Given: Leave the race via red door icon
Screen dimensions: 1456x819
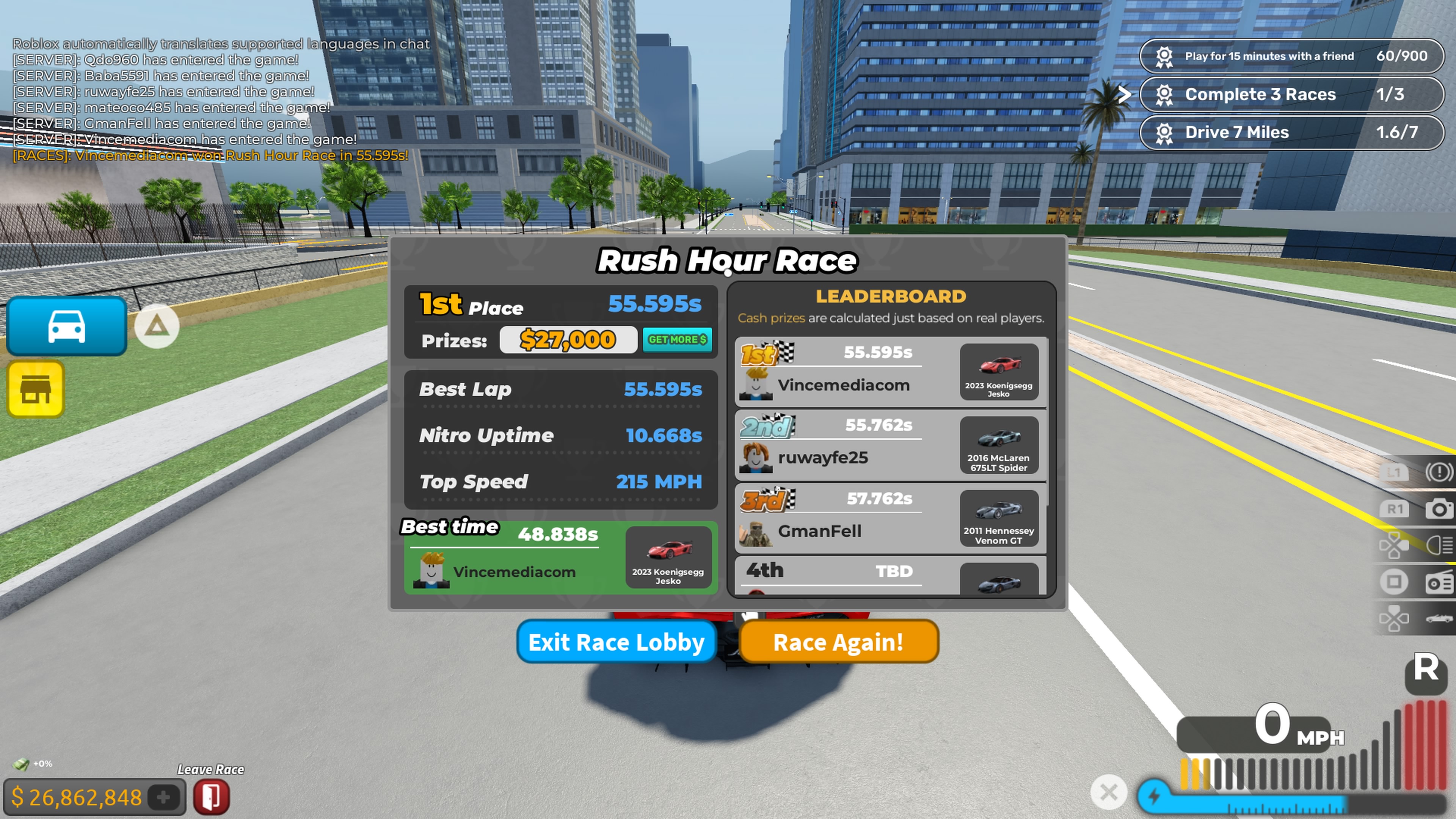Looking at the screenshot, I should tap(212, 796).
